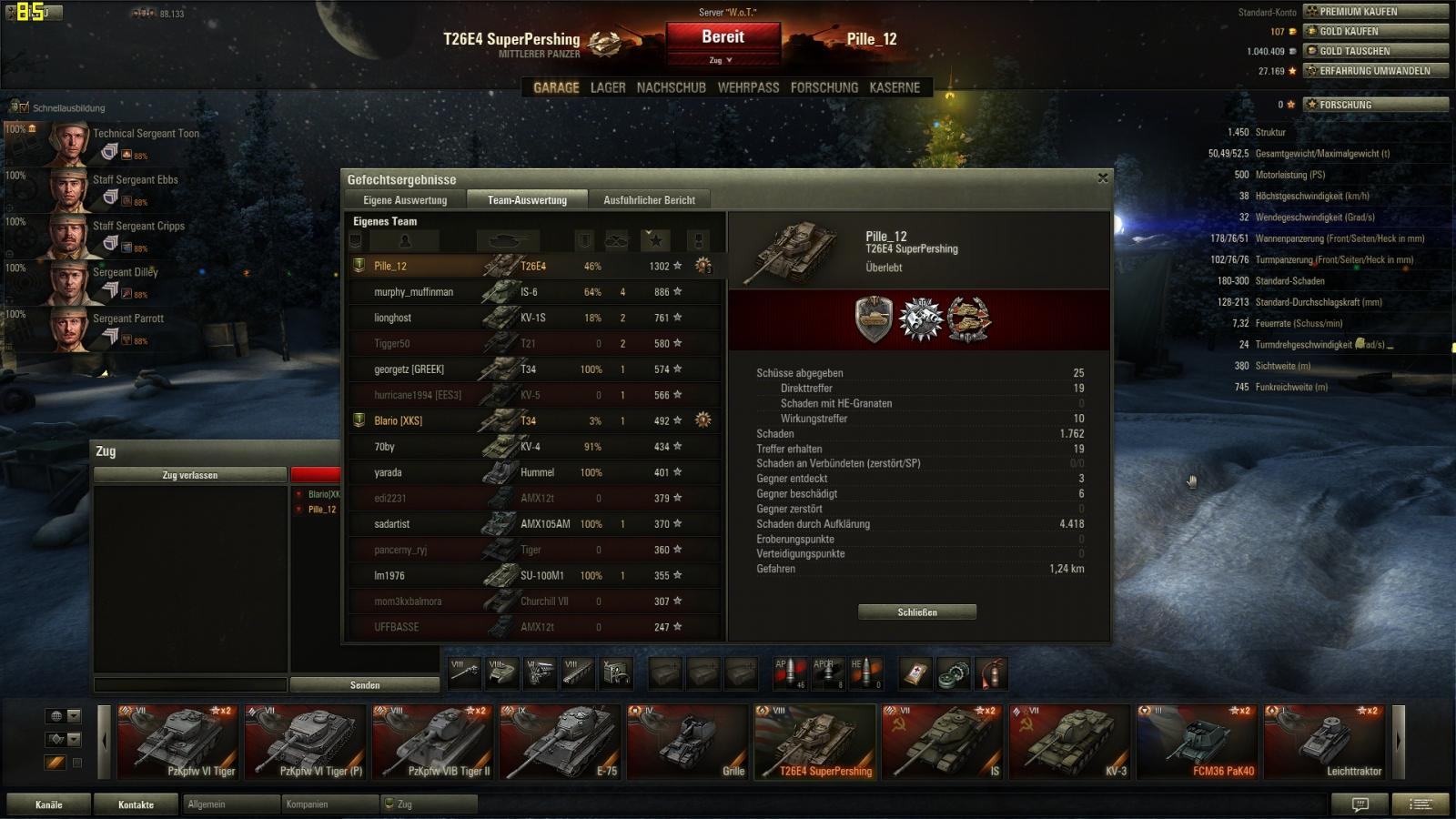This screenshot has height=819, width=1456.
Task: Send the chat message with Senden
Action: (365, 685)
